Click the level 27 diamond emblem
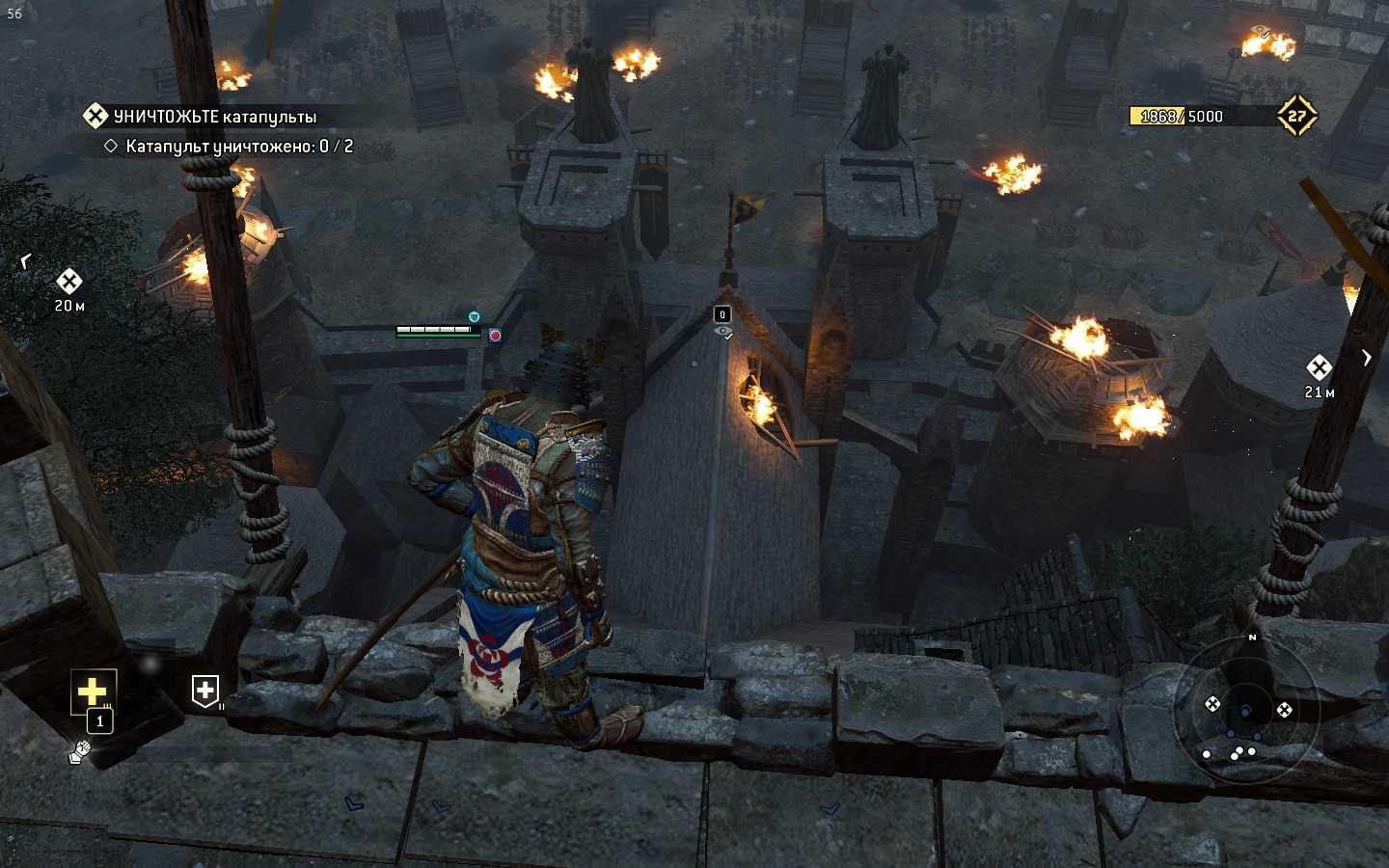 (x=1296, y=116)
